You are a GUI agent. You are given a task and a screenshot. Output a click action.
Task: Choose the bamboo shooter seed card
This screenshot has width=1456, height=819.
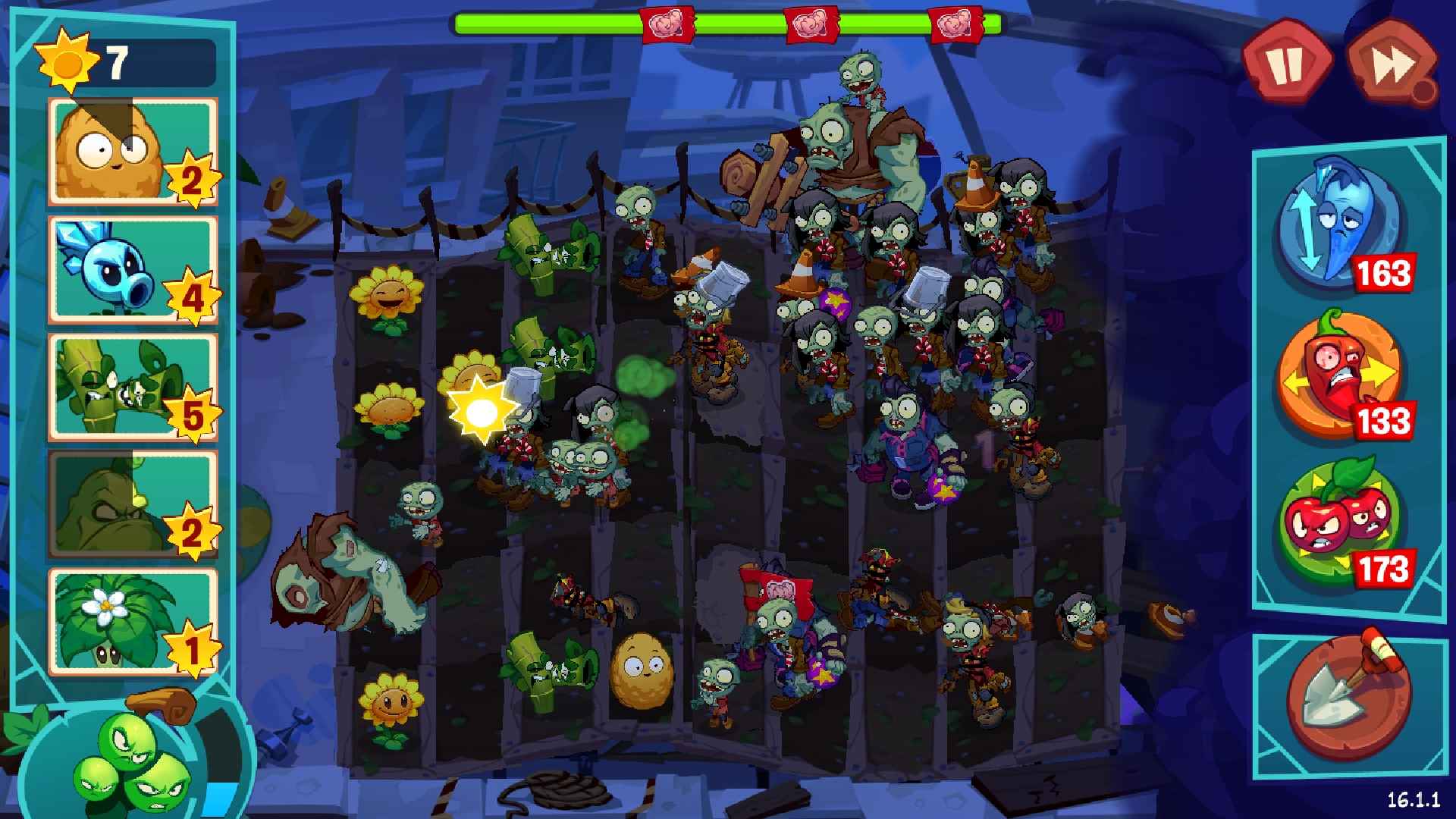[x=133, y=387]
